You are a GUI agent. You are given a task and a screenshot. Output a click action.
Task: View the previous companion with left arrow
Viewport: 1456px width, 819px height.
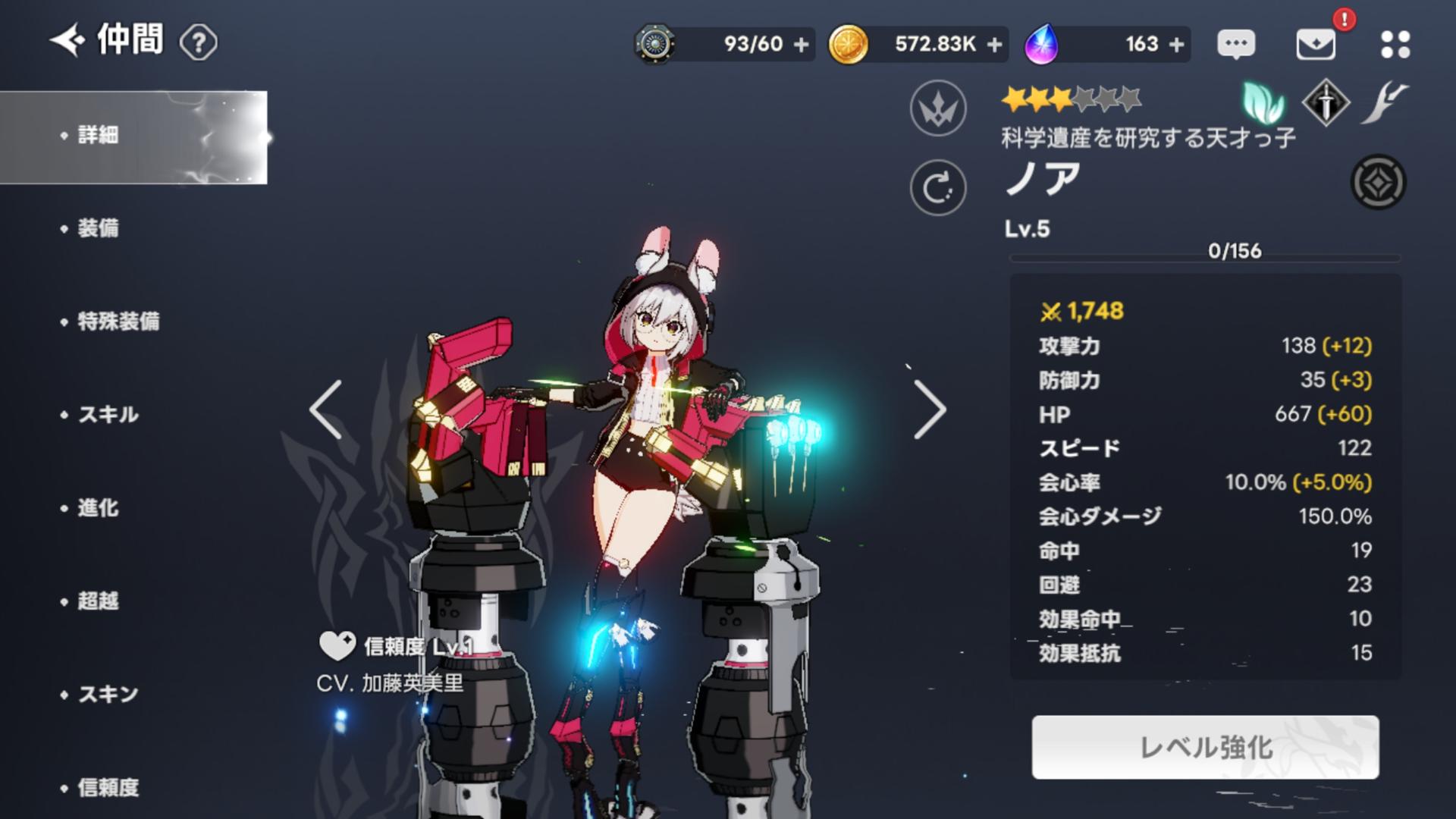point(326,409)
